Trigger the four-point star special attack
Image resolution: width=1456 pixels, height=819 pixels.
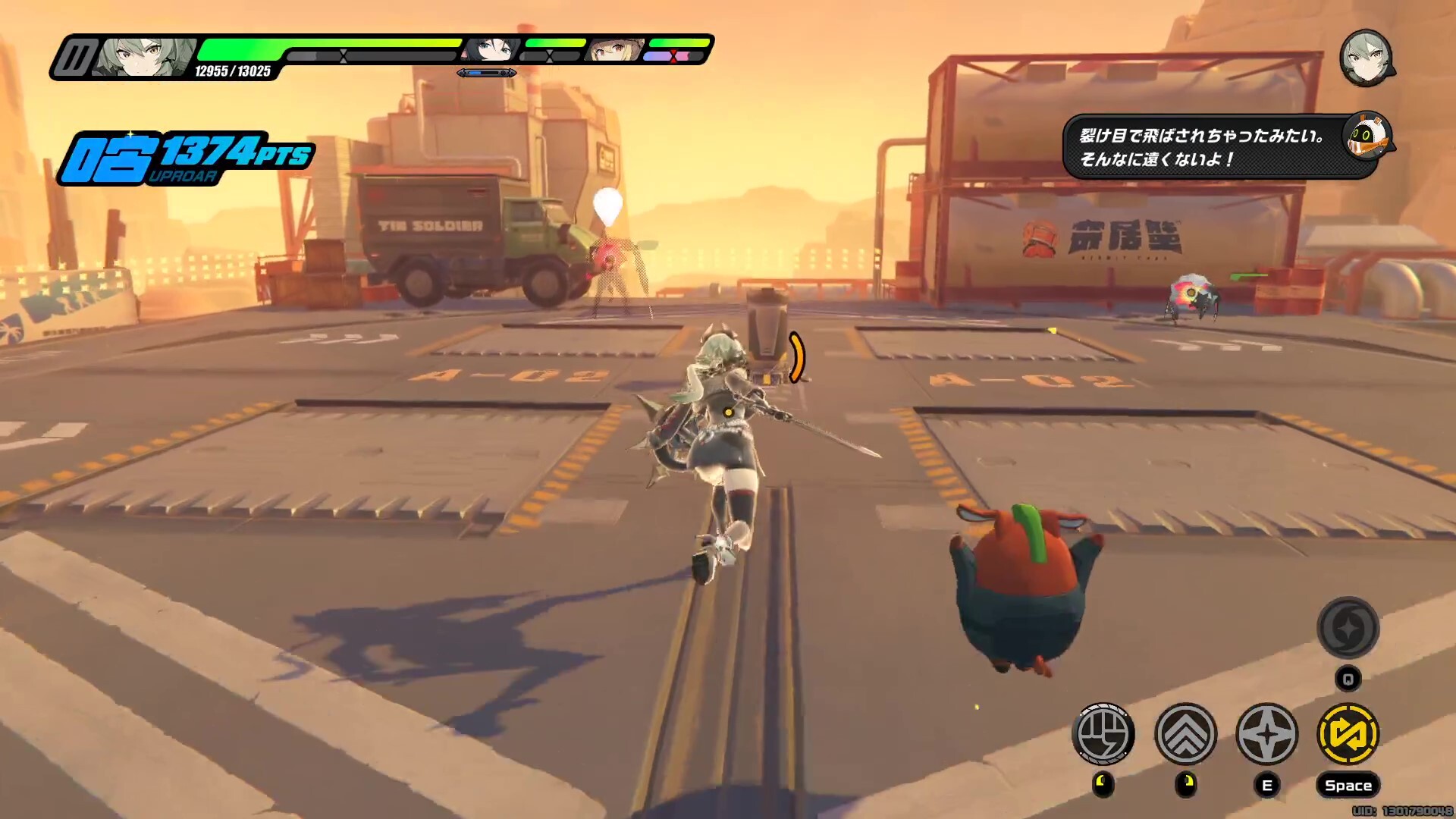coord(1266,733)
